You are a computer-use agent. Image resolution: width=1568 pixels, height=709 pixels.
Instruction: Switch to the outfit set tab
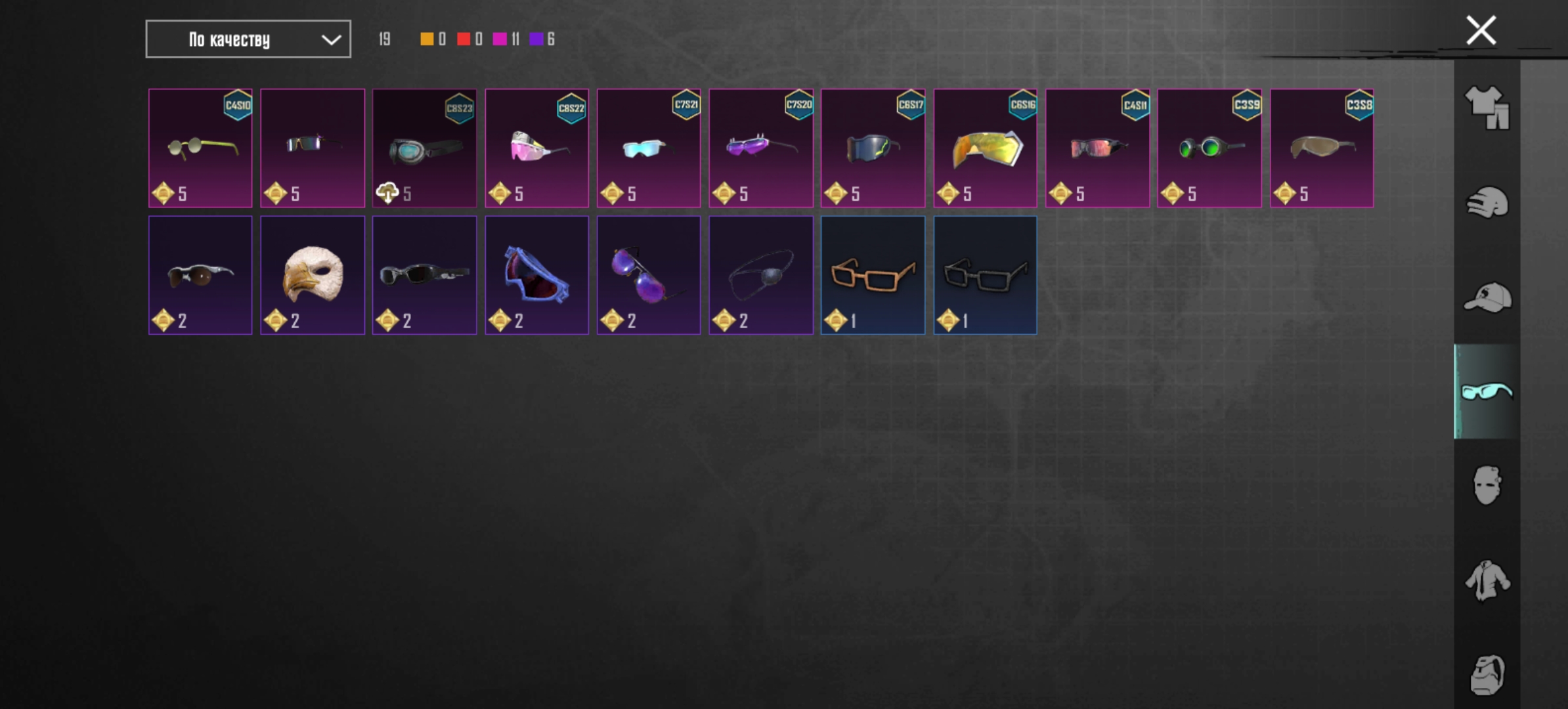pos(1487,107)
